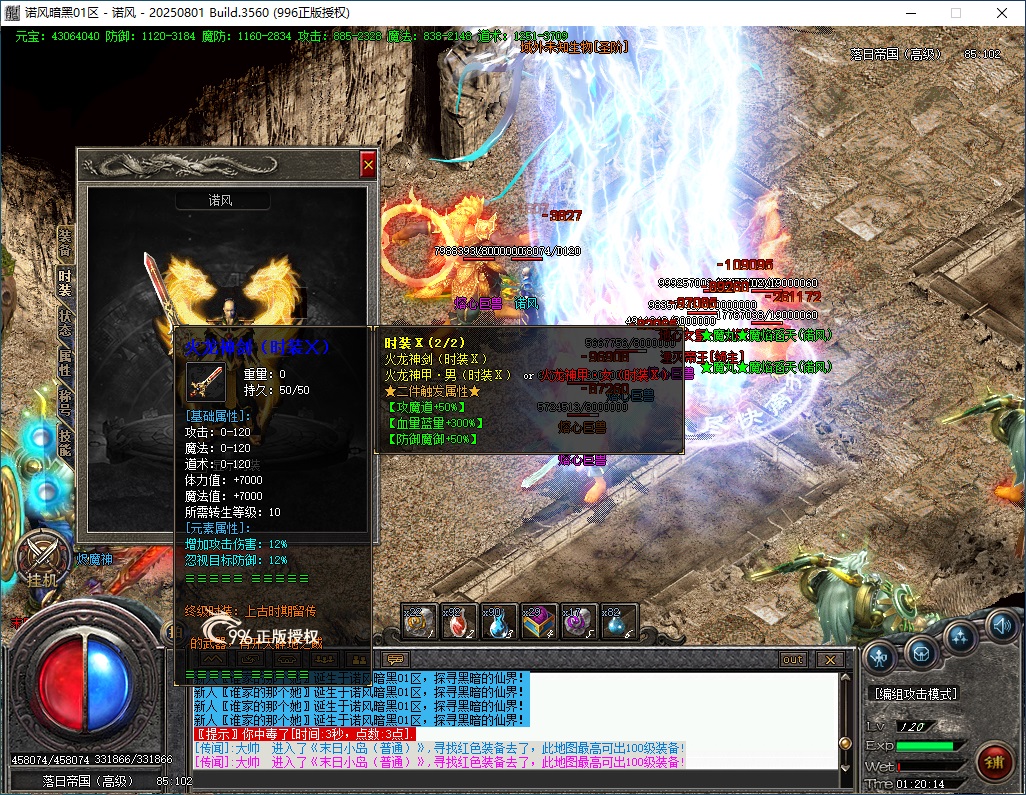Click the chat 'out' button
The height and width of the screenshot is (795, 1026).
point(792,660)
